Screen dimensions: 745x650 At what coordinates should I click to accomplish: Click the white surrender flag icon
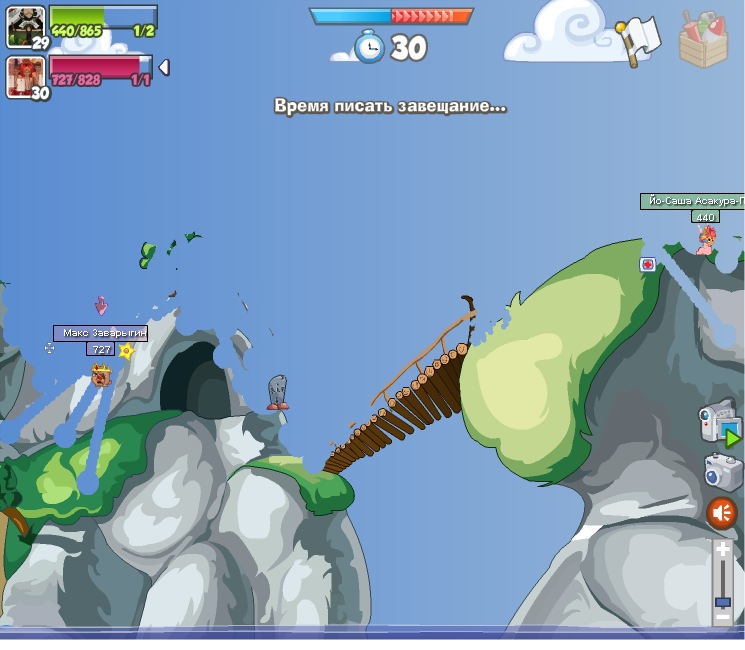coord(637,39)
